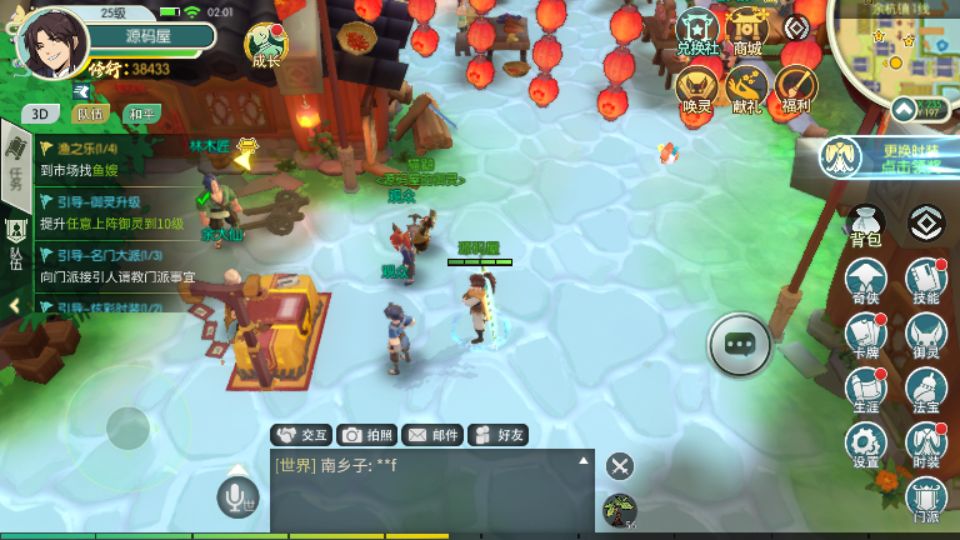Screen dimensions: 960x540
Task: Open the 成长 growth icon
Action: tap(266, 45)
